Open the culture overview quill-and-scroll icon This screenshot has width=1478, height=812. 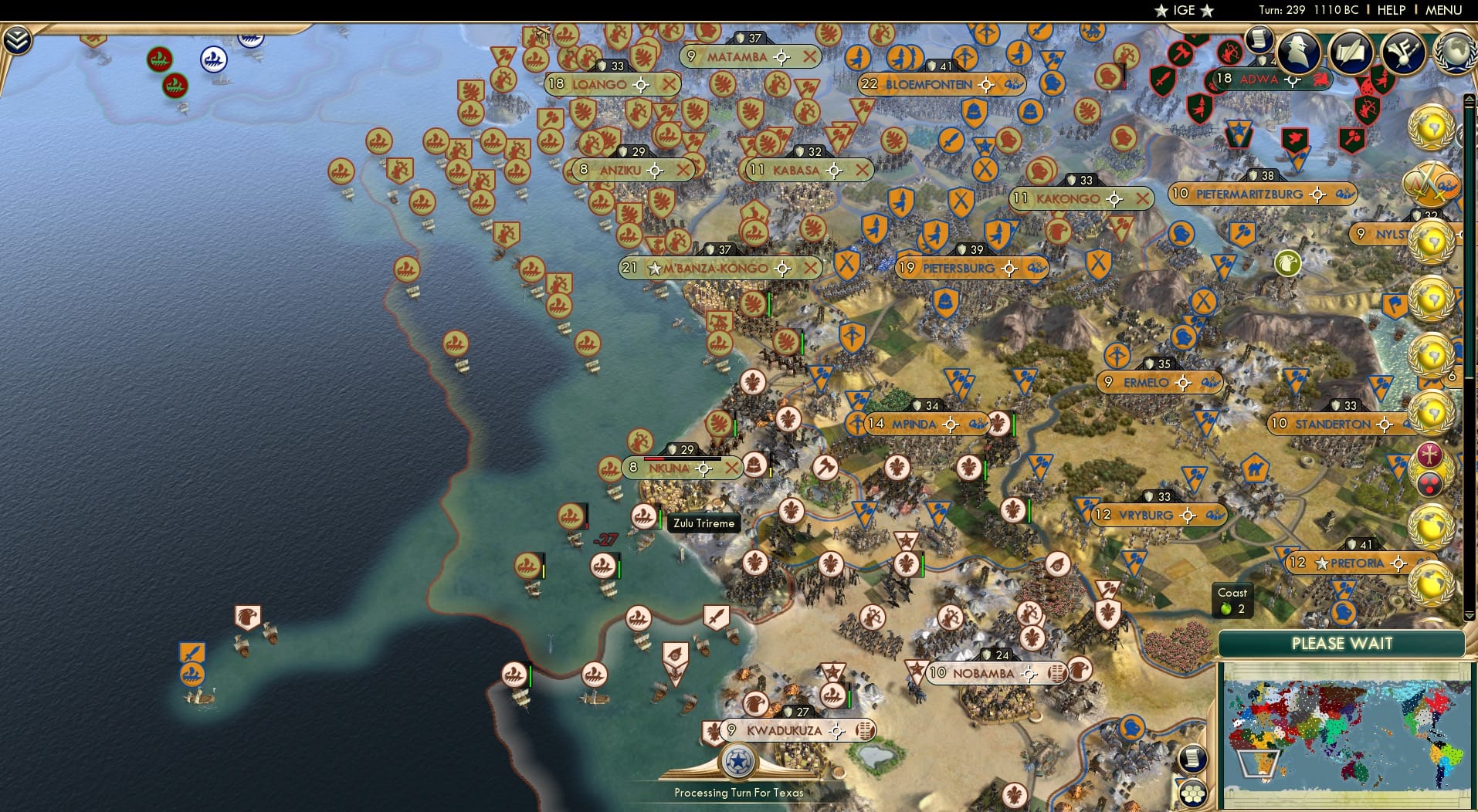1352,52
